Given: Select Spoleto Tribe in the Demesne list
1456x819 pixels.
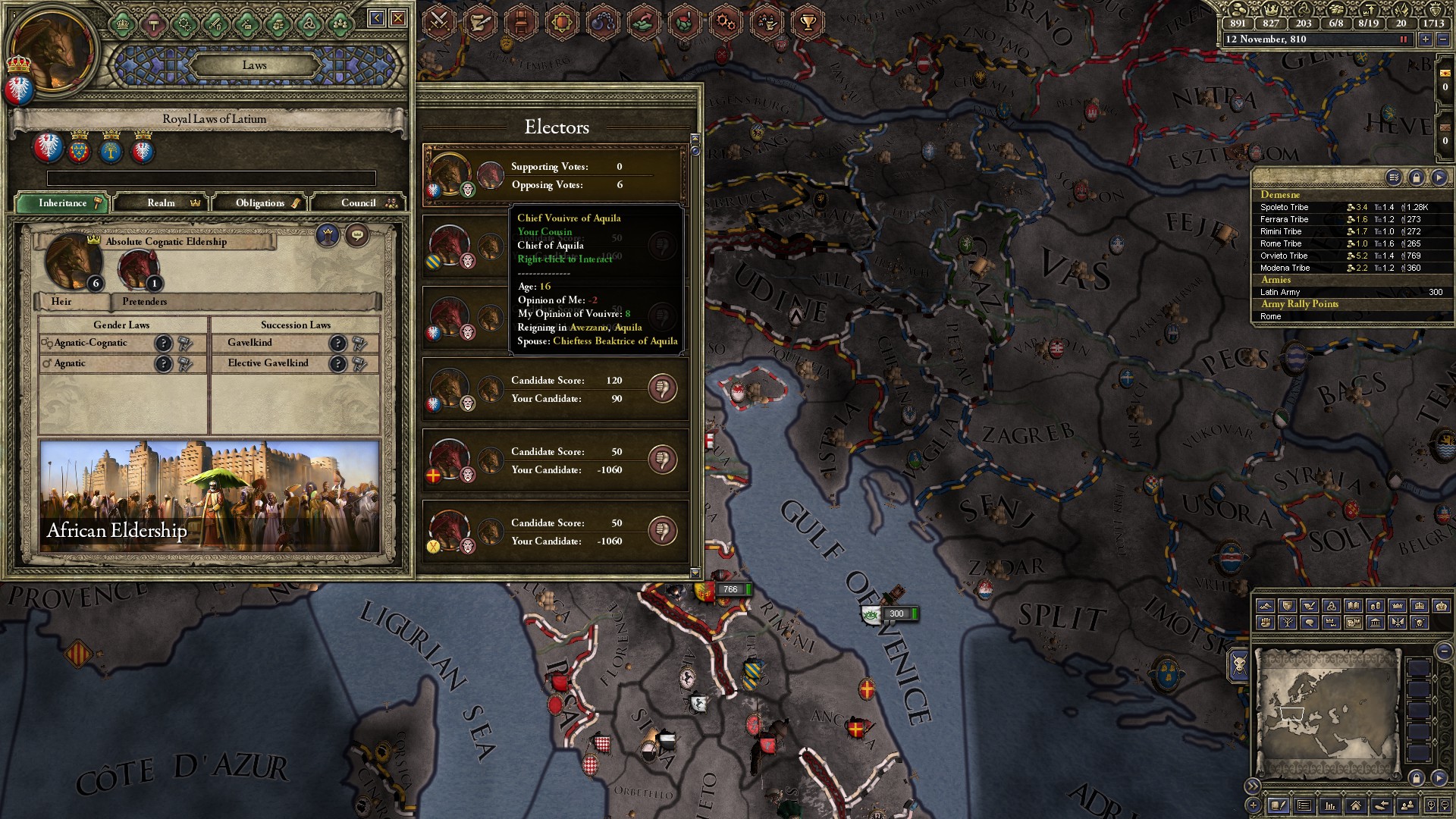Looking at the screenshot, I should [1284, 207].
